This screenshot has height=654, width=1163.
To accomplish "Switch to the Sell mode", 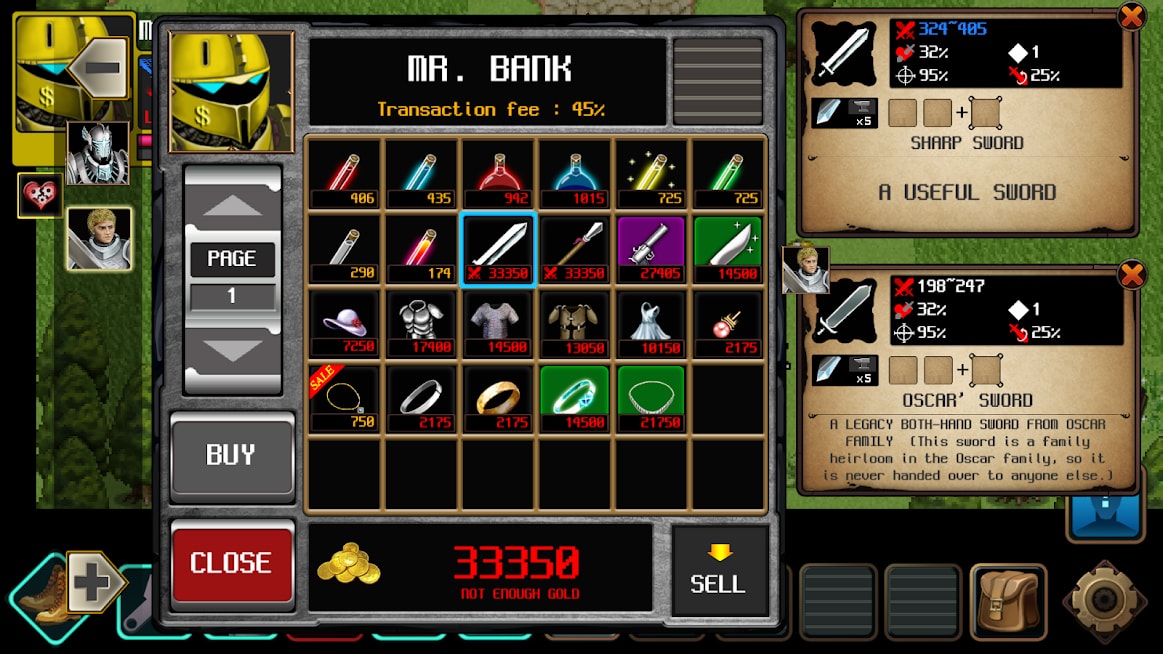I will point(718,569).
